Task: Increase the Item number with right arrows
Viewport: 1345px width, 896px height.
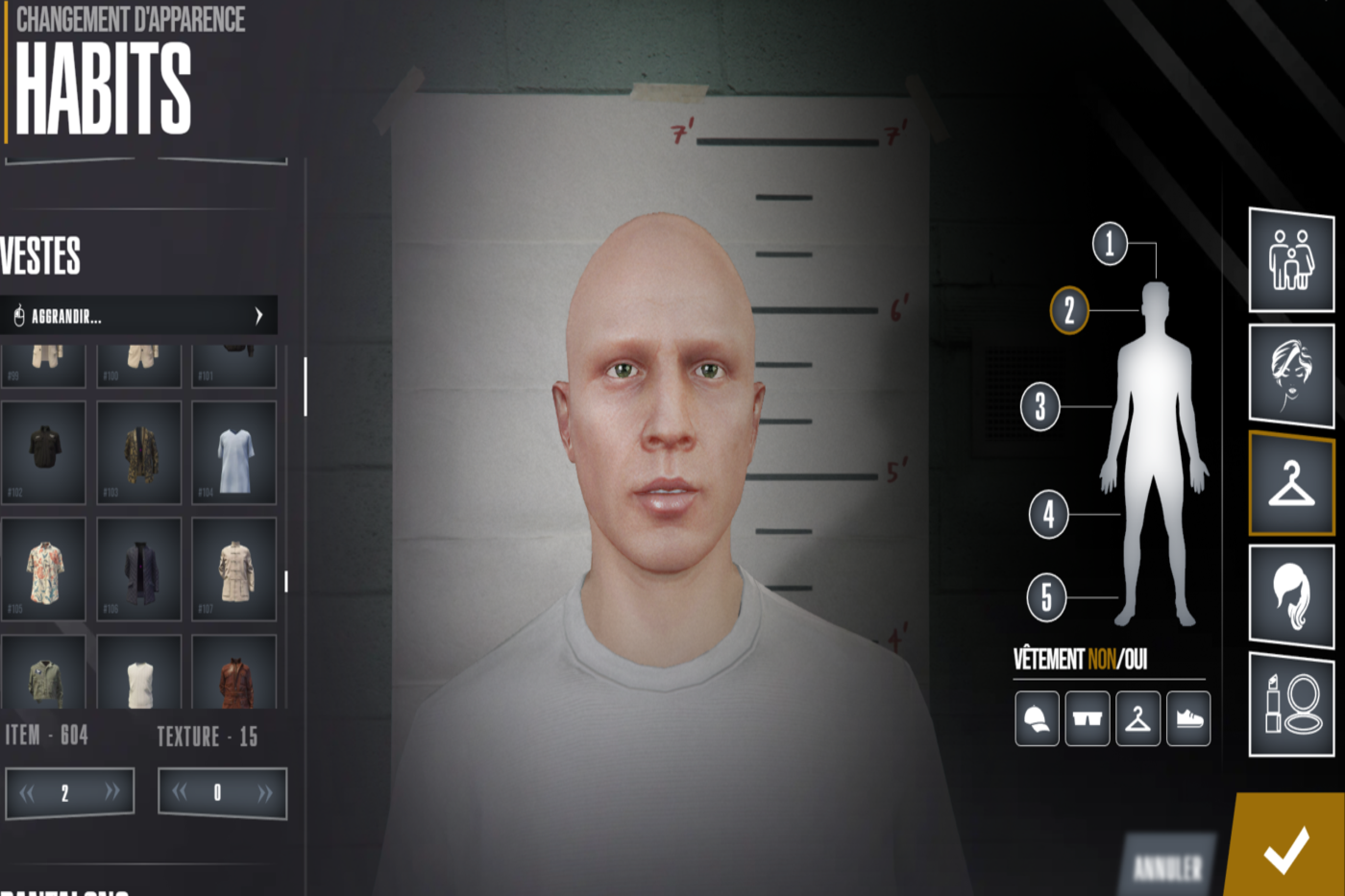Action: 112,792
